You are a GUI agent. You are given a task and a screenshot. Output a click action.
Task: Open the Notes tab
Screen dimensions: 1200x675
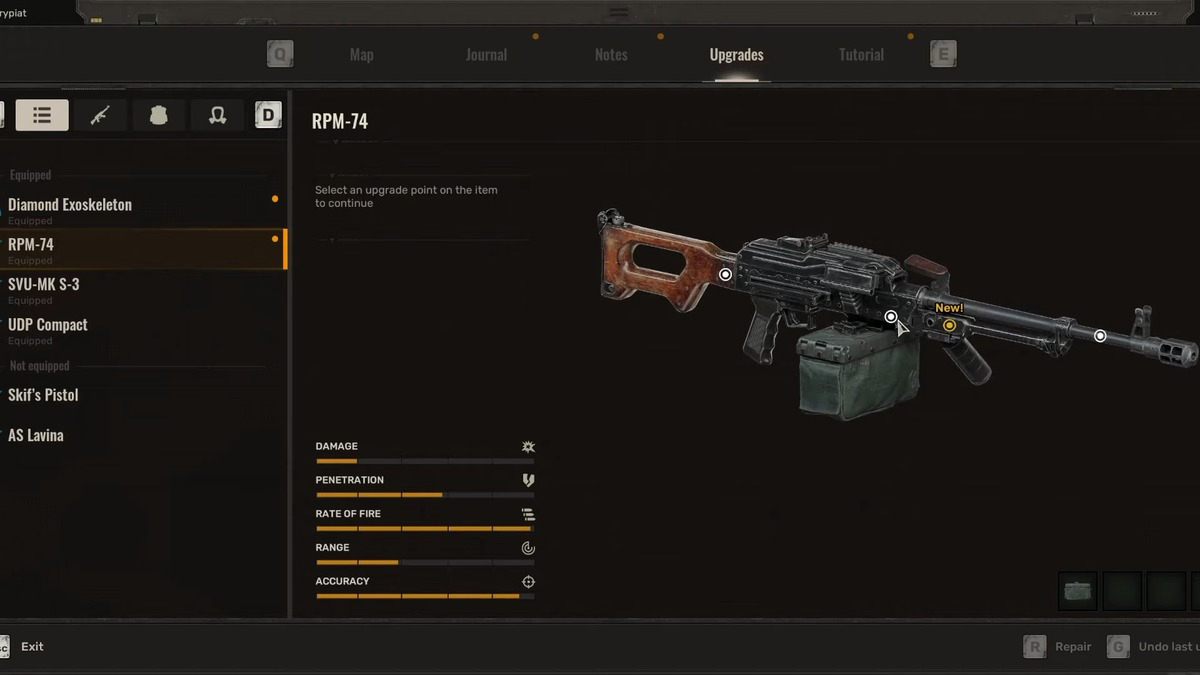(x=611, y=55)
